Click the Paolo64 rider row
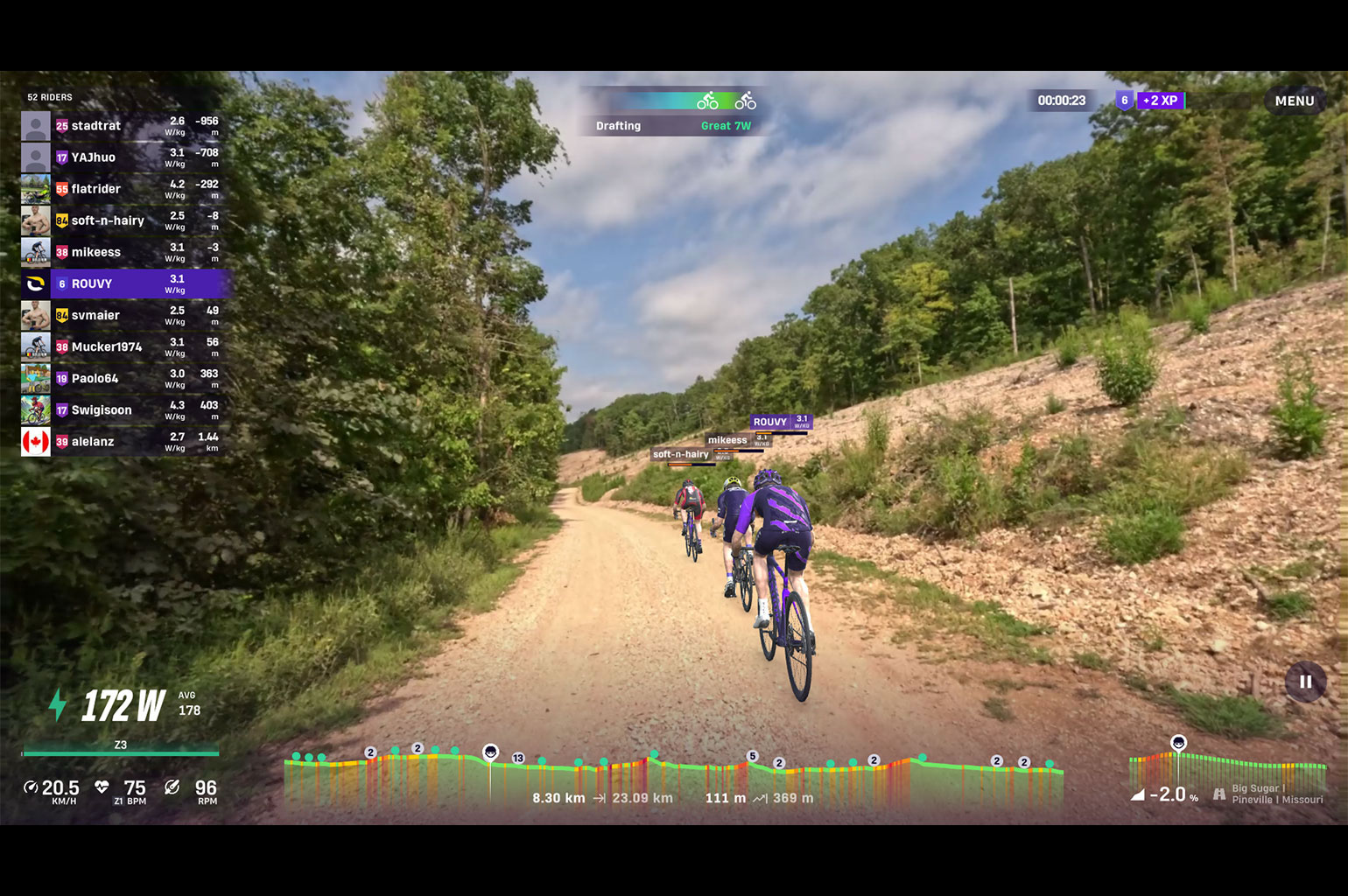Viewport: 1348px width, 896px height. [x=121, y=378]
